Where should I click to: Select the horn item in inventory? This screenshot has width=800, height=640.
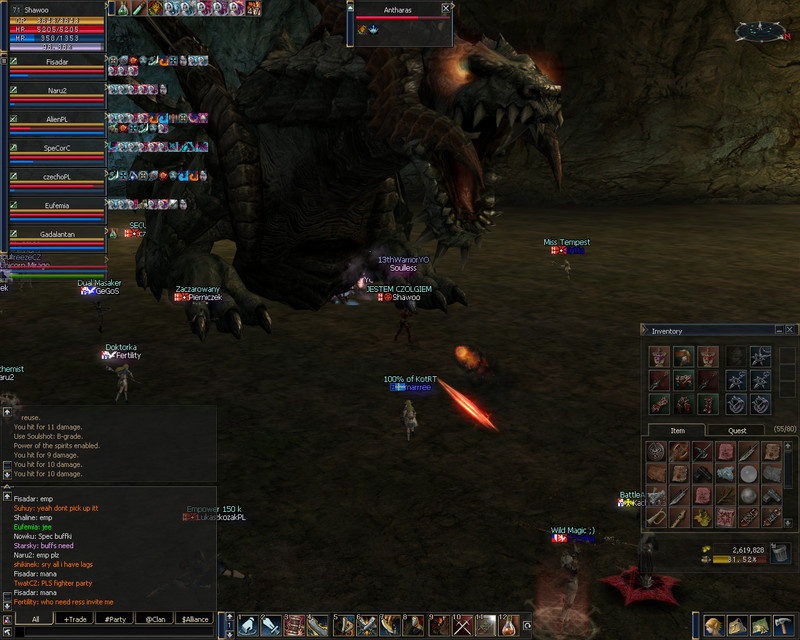[657, 518]
